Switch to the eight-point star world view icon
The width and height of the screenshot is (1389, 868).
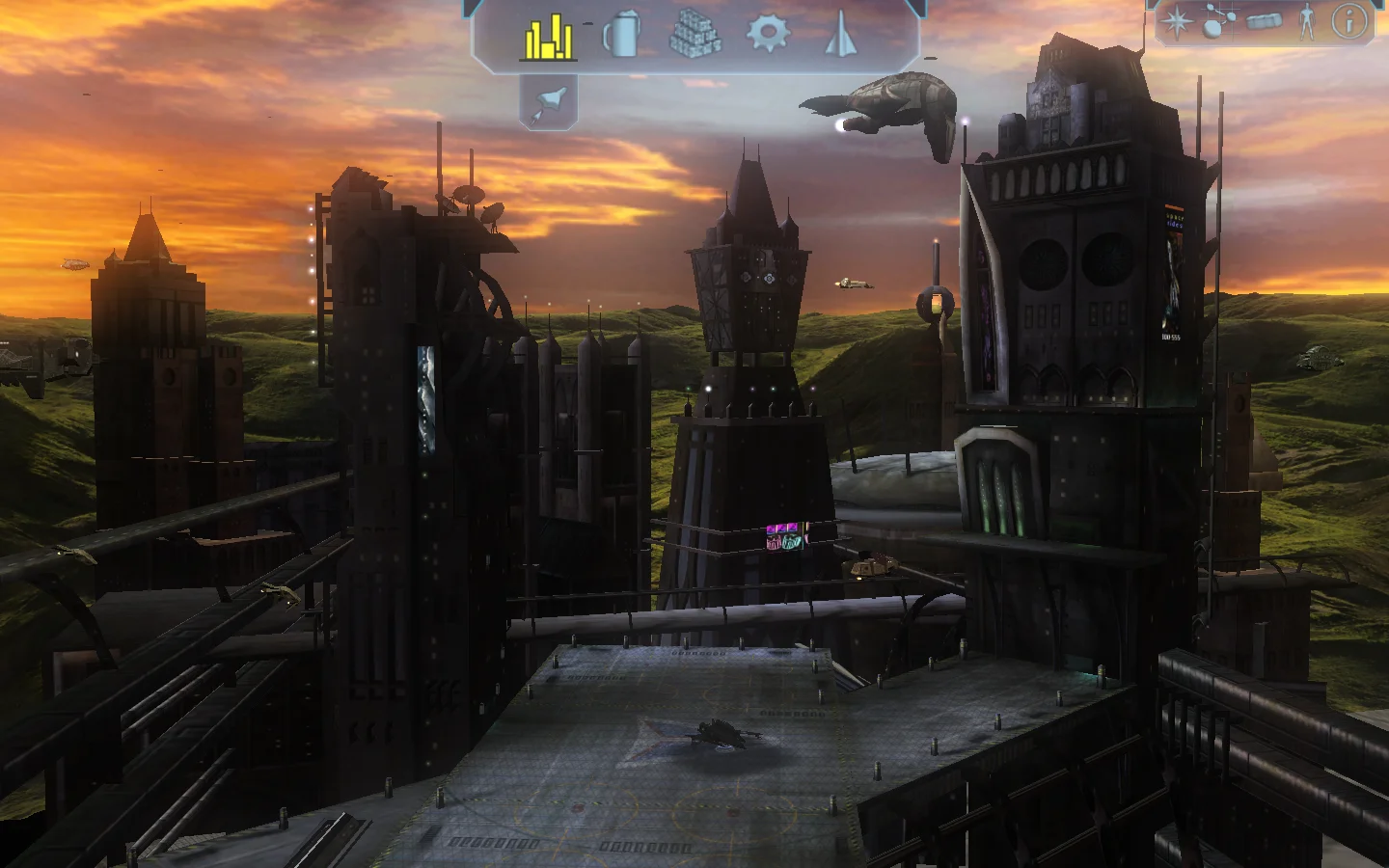pos(1176,22)
